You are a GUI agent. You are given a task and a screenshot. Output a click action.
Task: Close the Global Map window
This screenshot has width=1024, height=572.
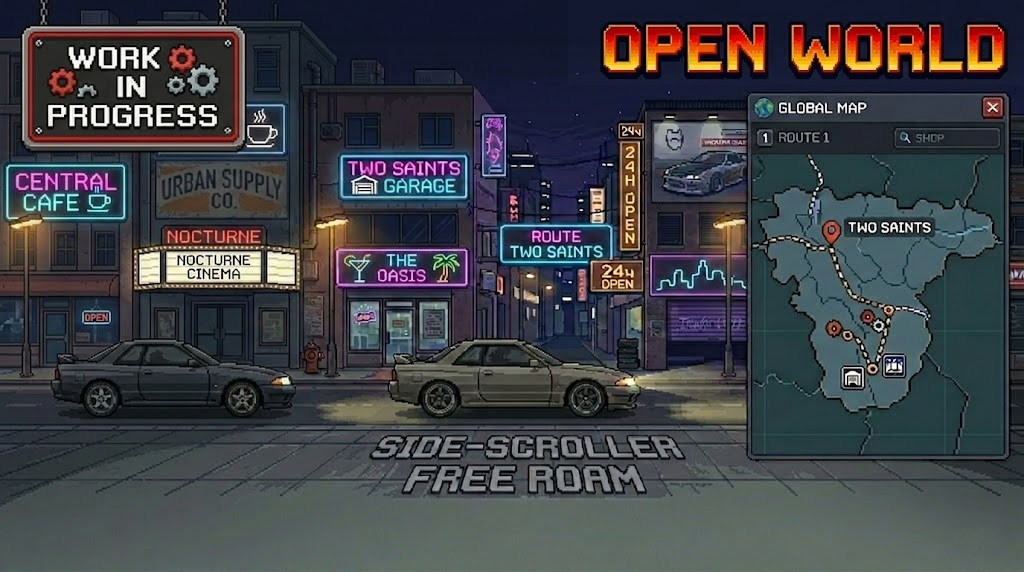pyautogui.click(x=992, y=108)
